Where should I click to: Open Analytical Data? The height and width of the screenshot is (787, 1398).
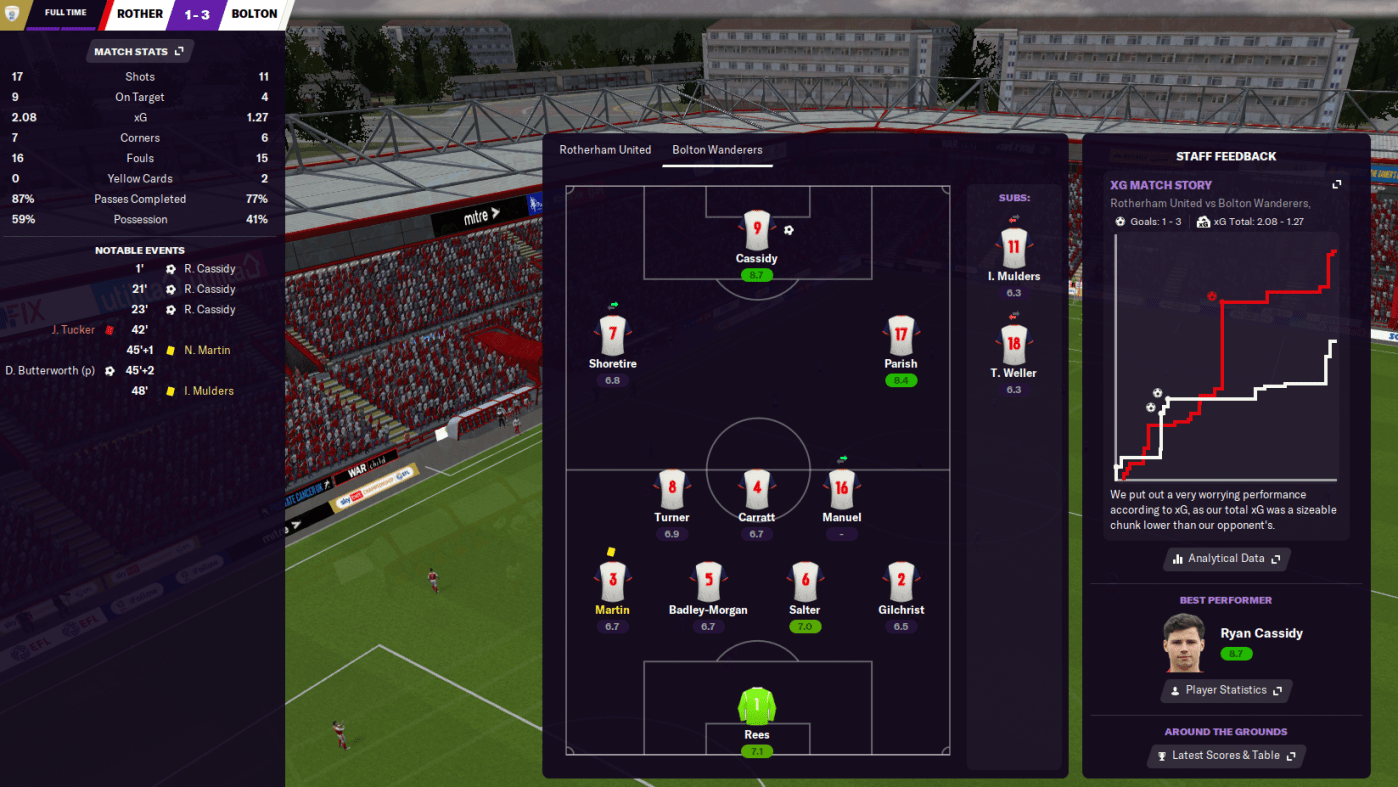1227,559
